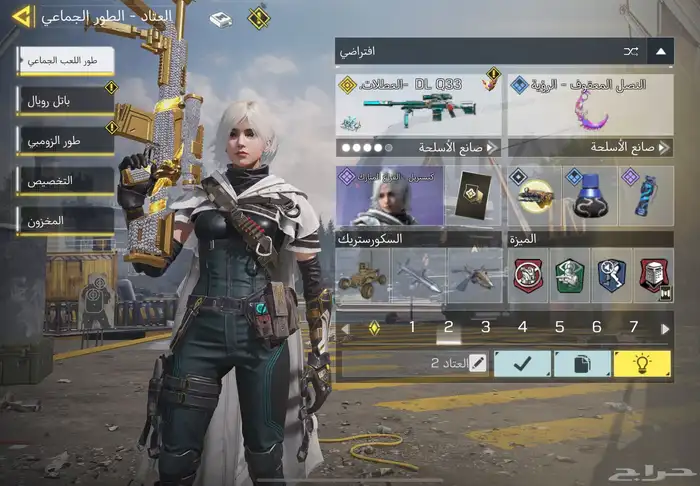Rename the loadout with the pencil icon

[476, 364]
